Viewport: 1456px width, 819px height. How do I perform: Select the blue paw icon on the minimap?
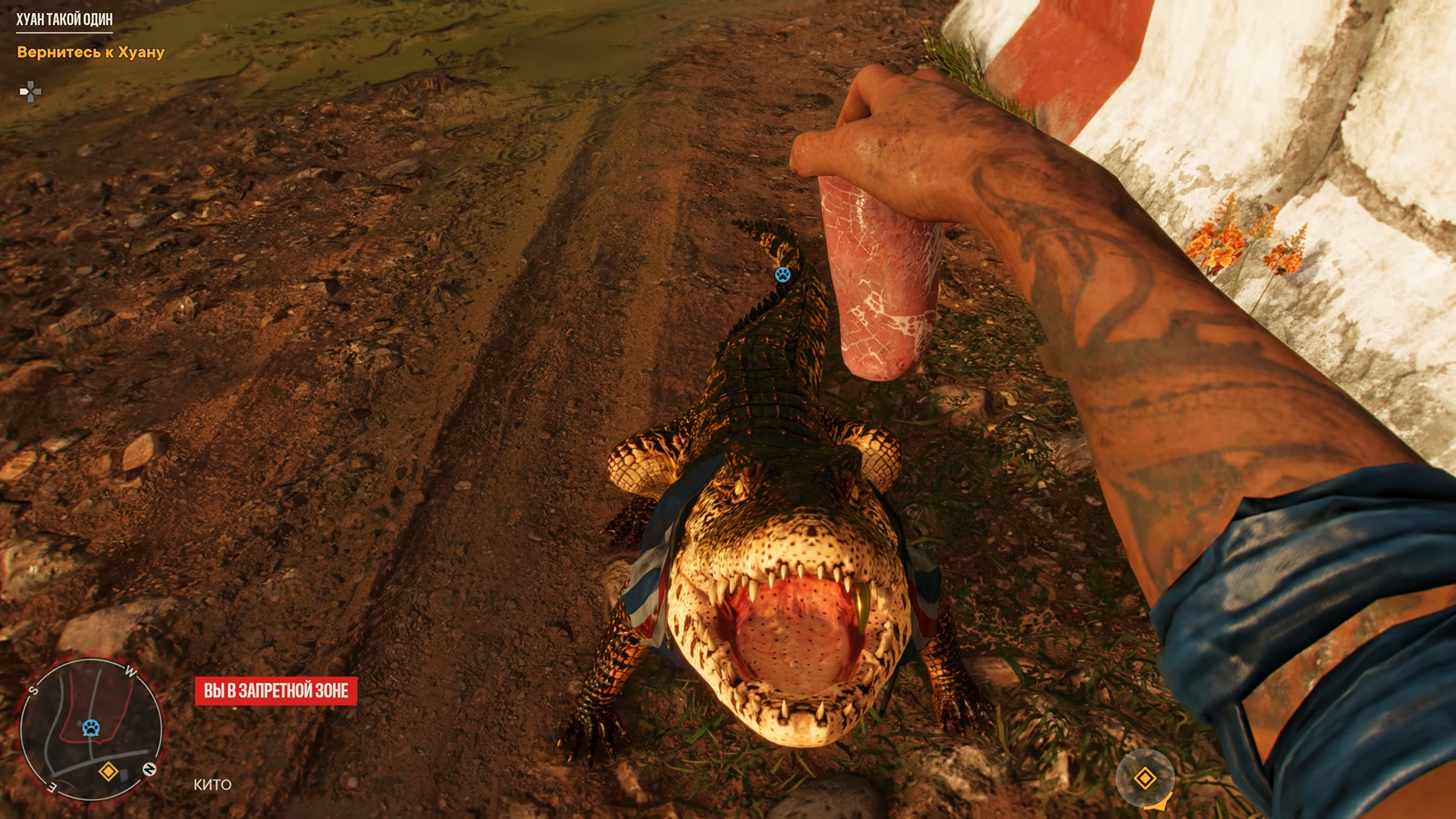91,728
